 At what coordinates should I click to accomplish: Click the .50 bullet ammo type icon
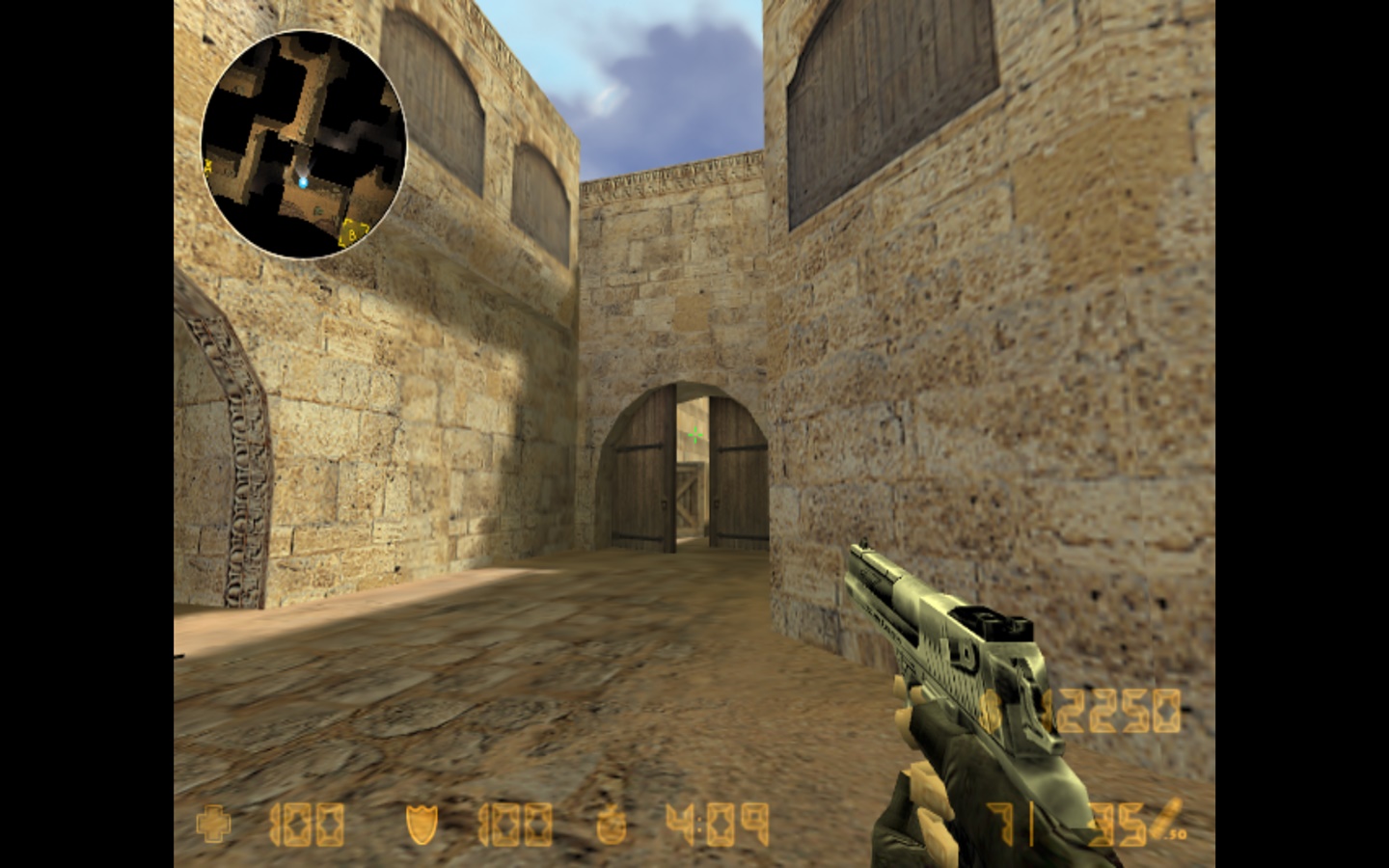tap(1170, 820)
